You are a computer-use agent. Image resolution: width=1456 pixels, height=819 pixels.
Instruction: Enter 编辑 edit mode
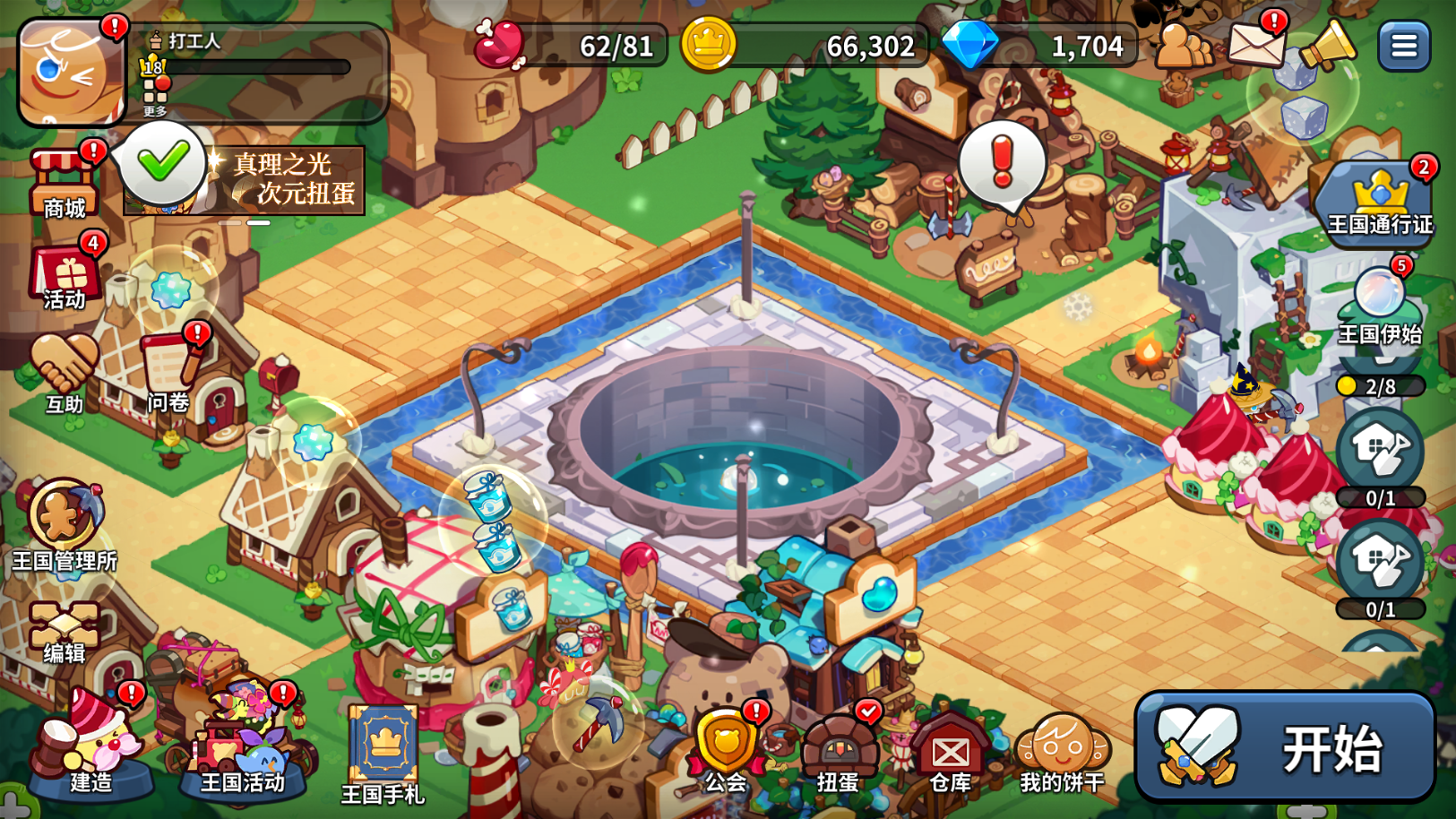point(65,632)
